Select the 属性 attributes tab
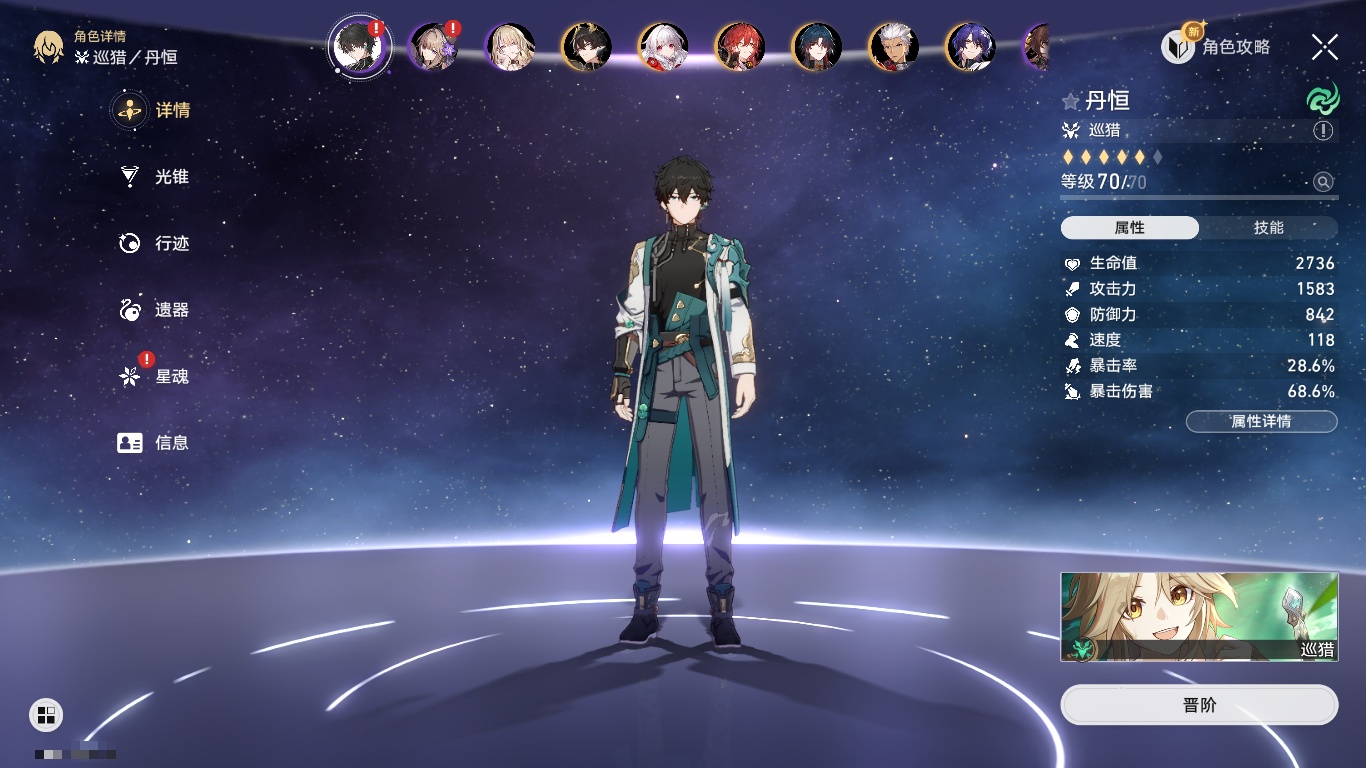Screen dimensions: 1366x768 1130,228
